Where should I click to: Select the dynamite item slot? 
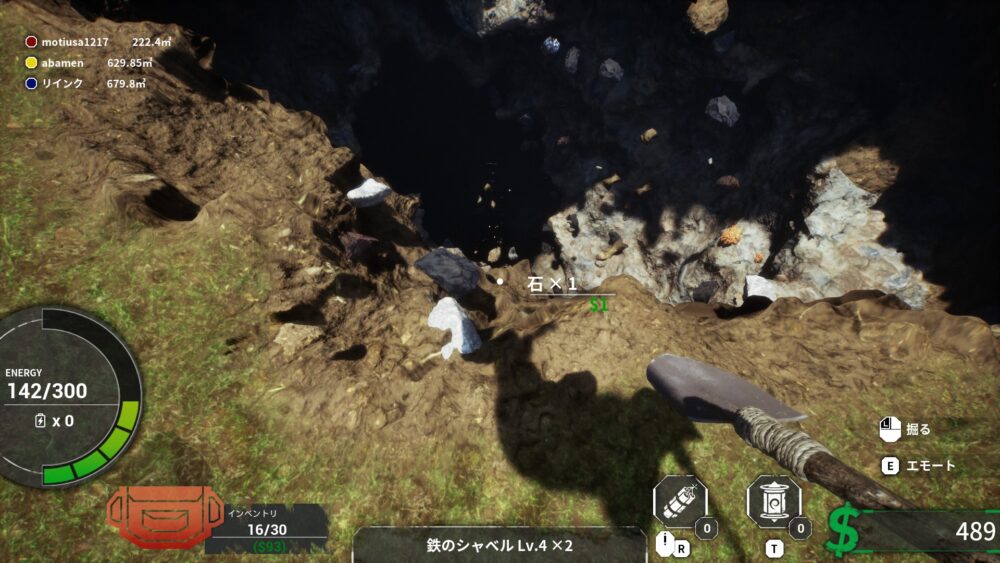(x=680, y=503)
